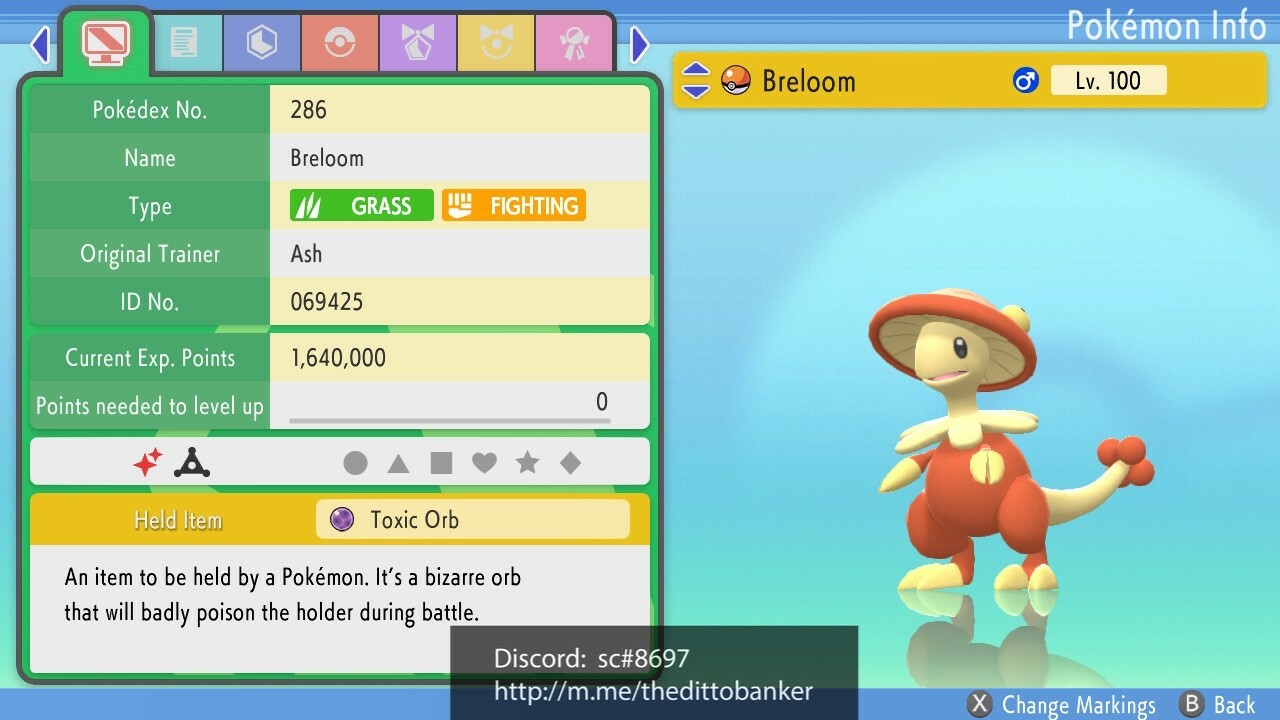1280x720 pixels.
Task: Open the m.me/thedittobanker link in the overlay
Action: pos(653,691)
